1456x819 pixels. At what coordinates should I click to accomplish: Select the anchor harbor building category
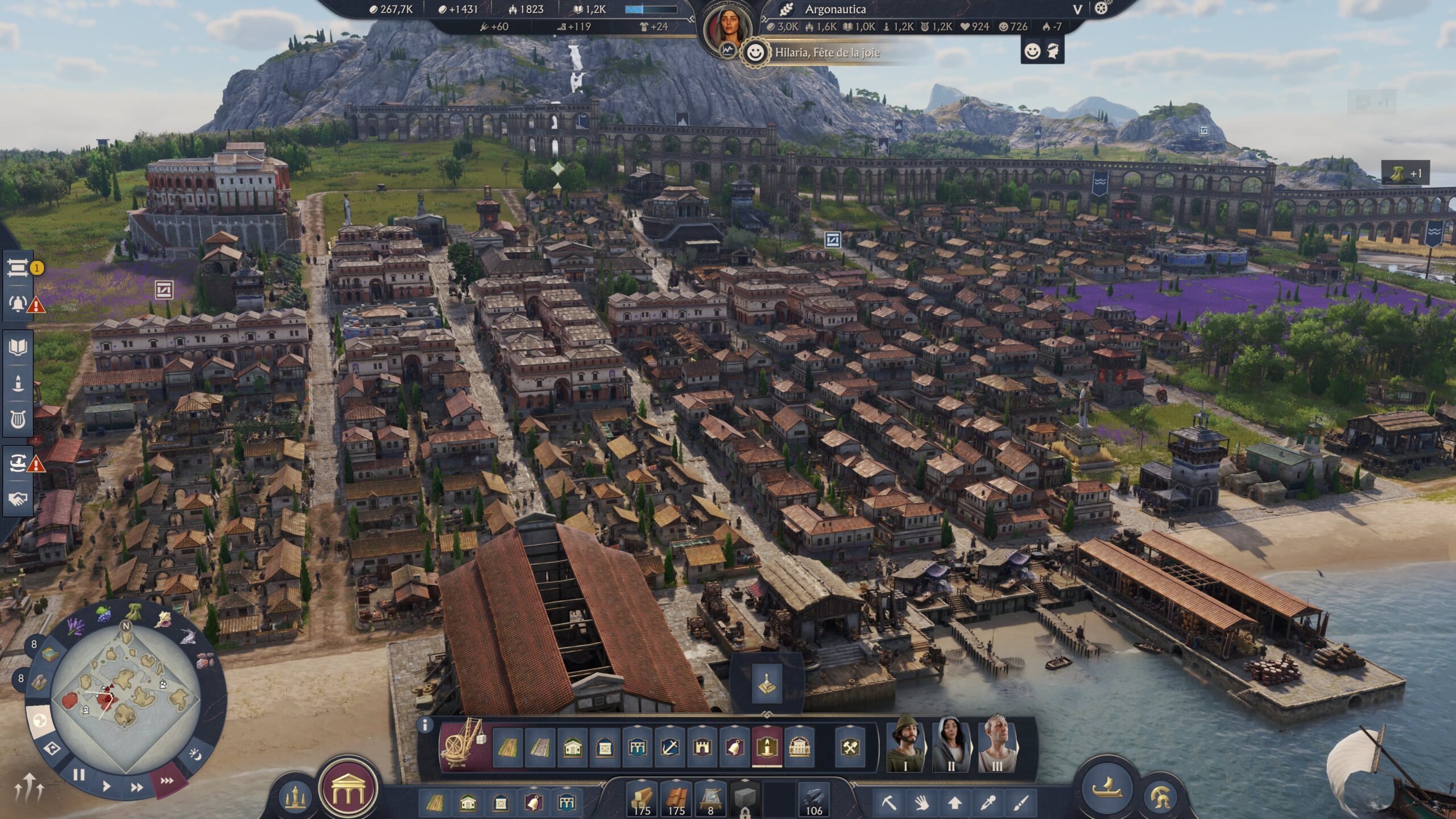(669, 747)
